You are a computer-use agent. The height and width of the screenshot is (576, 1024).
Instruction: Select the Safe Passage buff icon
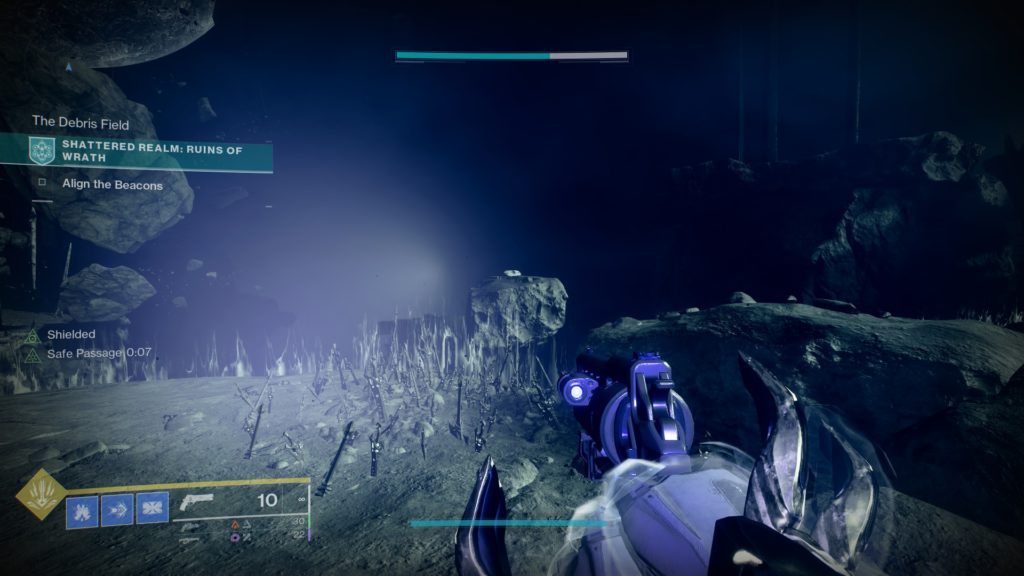(33, 354)
